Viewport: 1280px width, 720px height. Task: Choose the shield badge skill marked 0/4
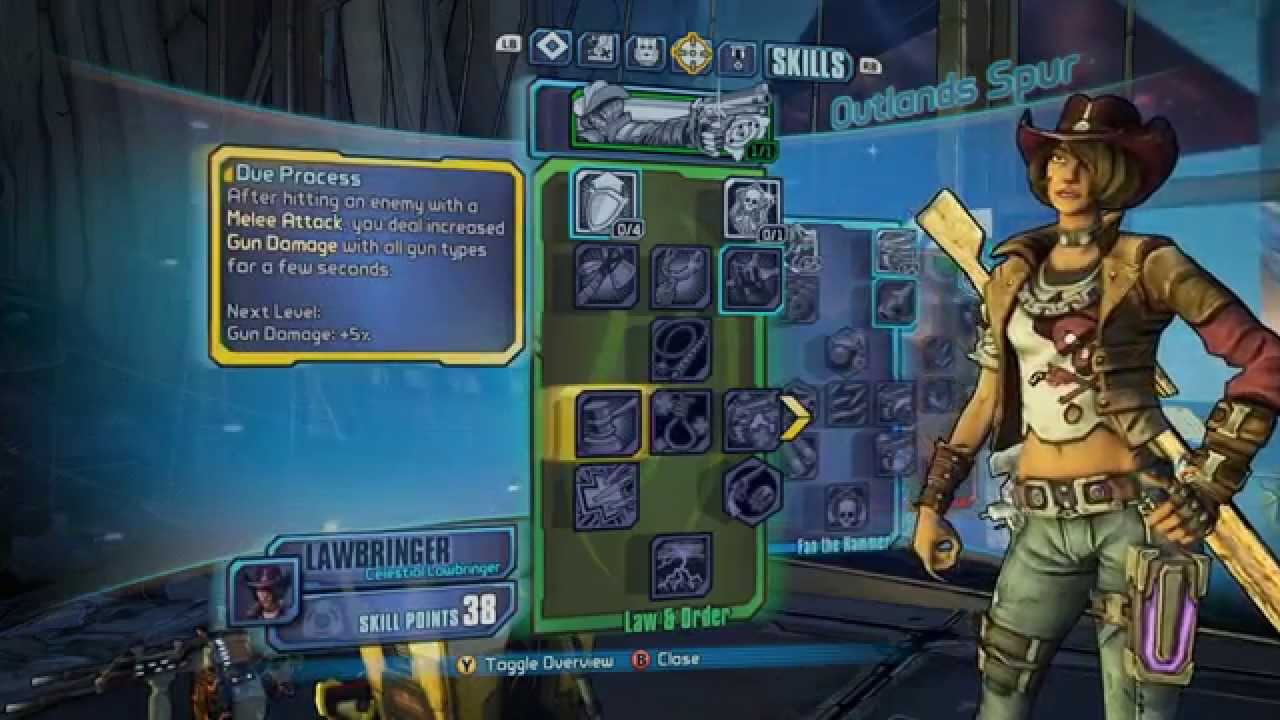pos(606,202)
